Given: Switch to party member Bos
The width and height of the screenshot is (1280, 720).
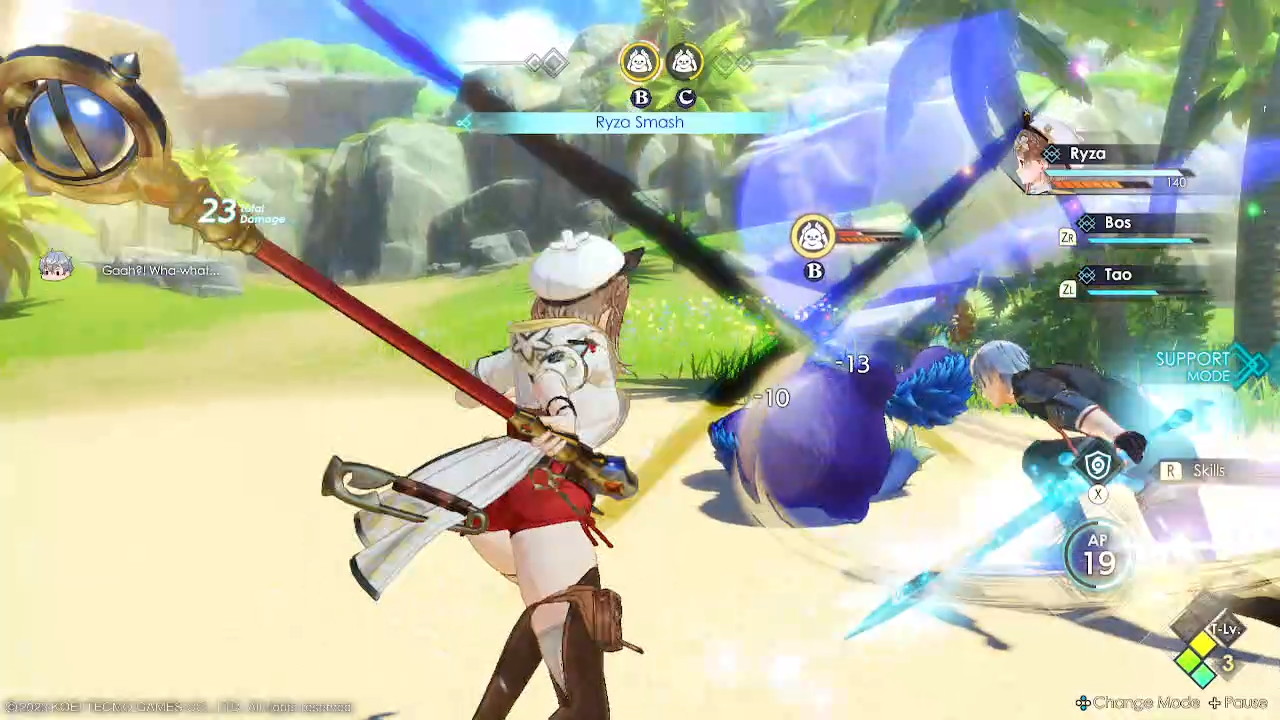Looking at the screenshot, I should pos(1116,224).
